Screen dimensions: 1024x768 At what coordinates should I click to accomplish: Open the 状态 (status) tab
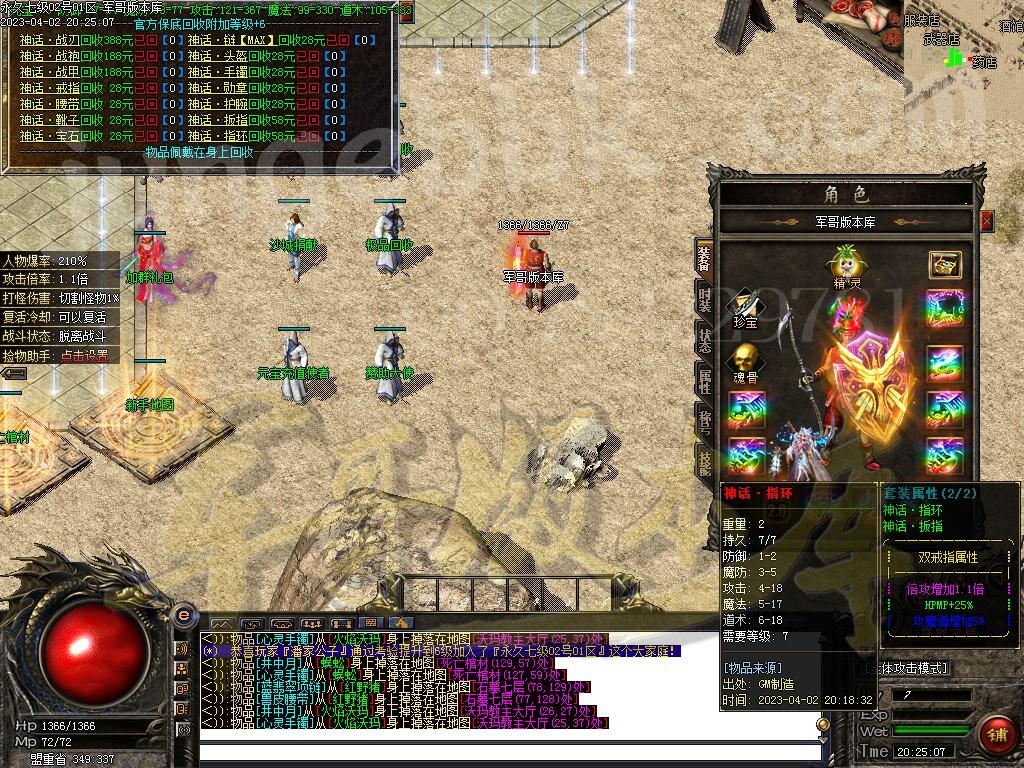point(704,340)
